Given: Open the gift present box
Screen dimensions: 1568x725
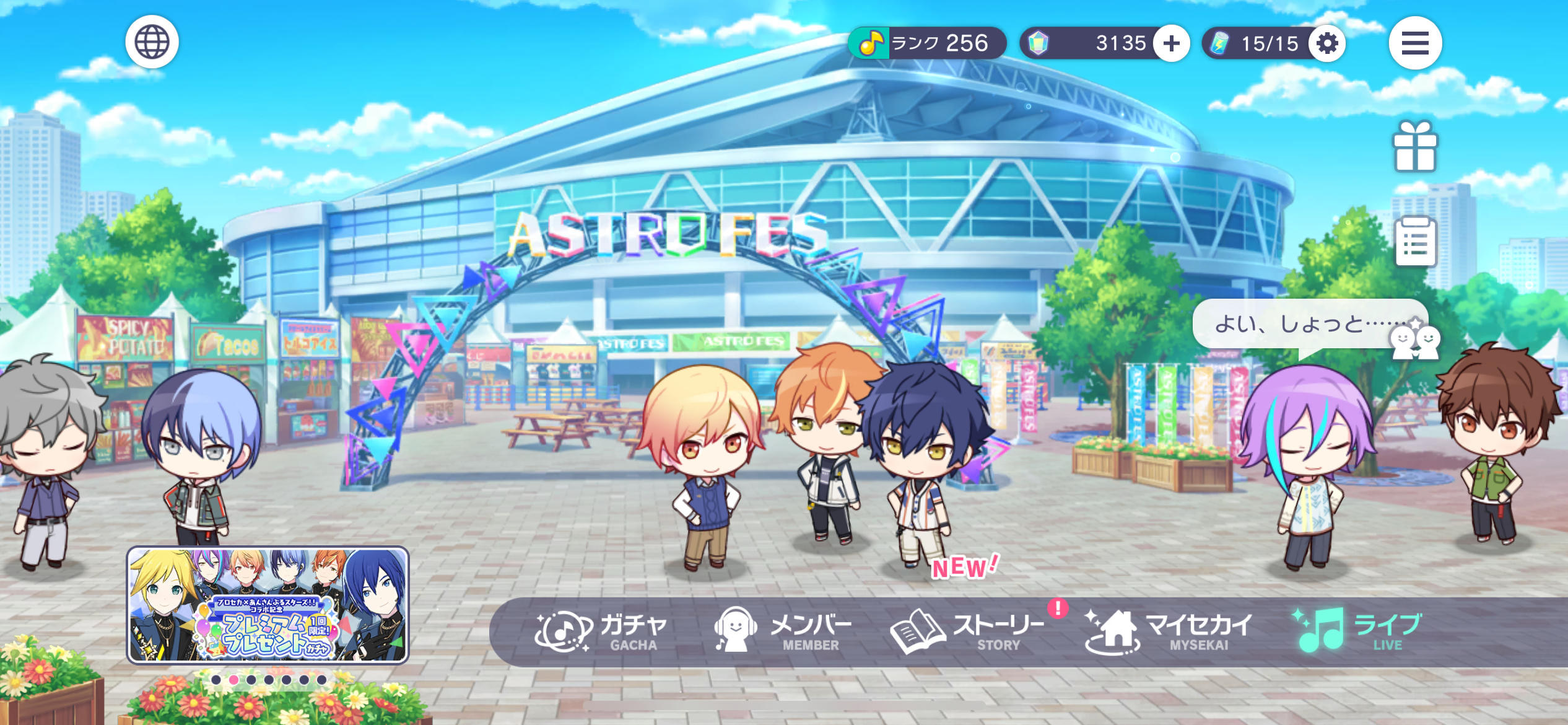Looking at the screenshot, I should (1414, 147).
